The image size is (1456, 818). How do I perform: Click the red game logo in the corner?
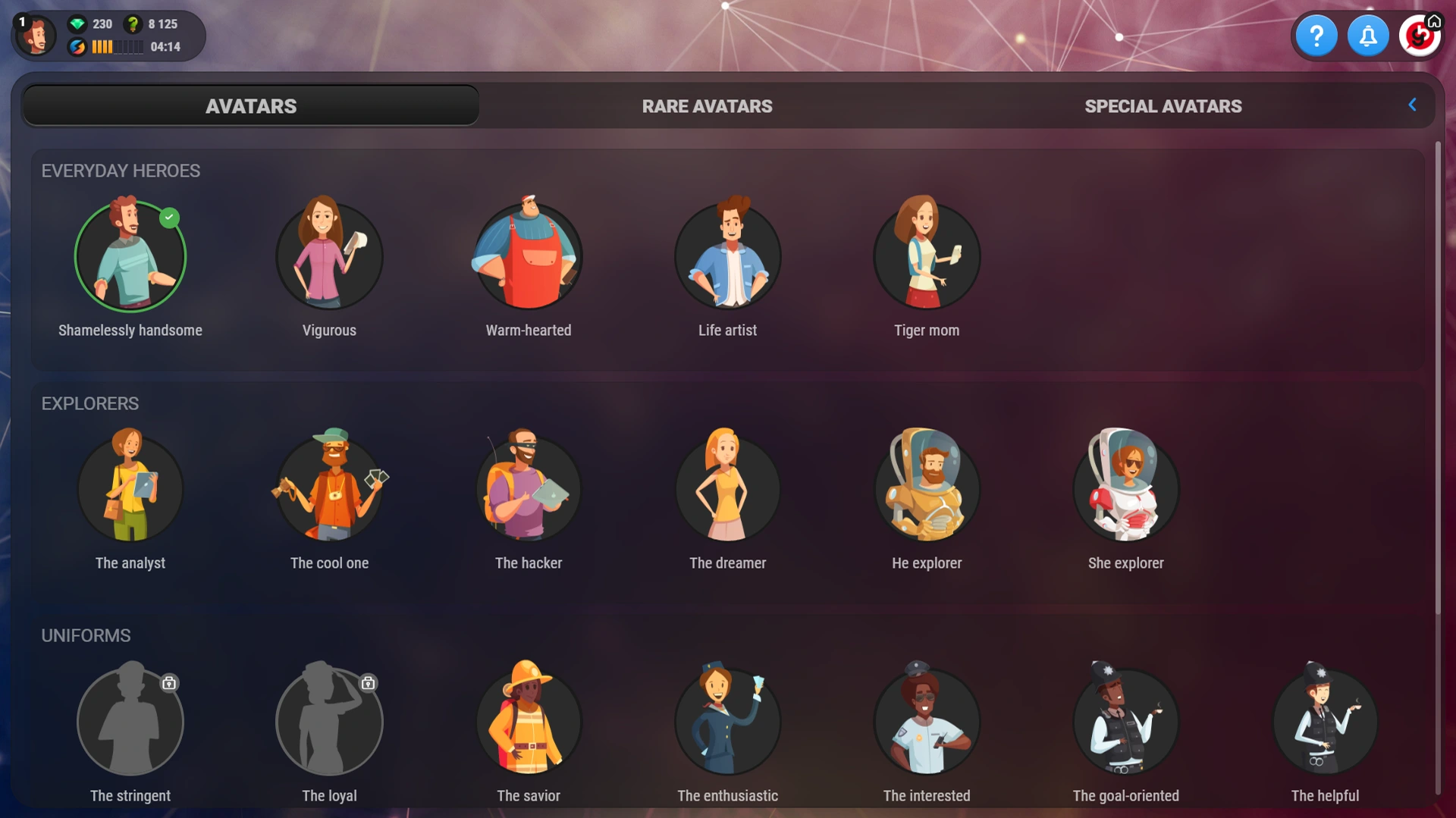[1420, 35]
